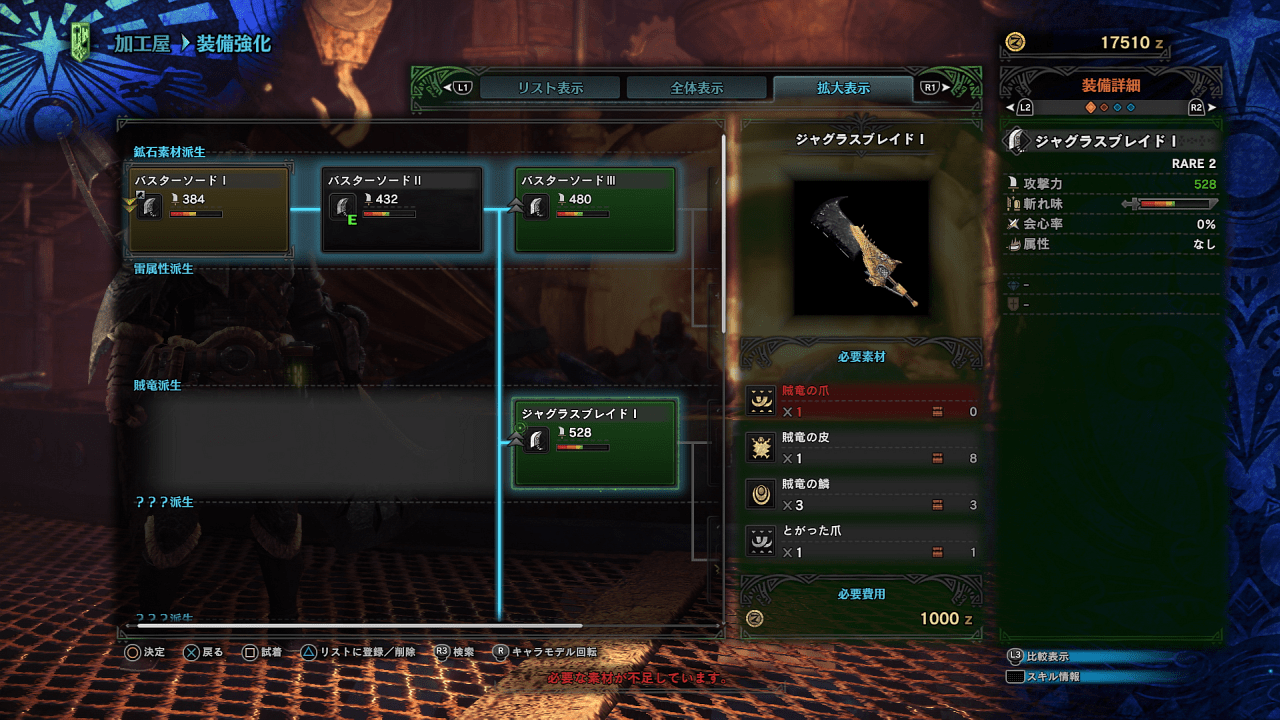
Task: Select the ジャグラスブレイド I tree node
Action: (x=595, y=443)
